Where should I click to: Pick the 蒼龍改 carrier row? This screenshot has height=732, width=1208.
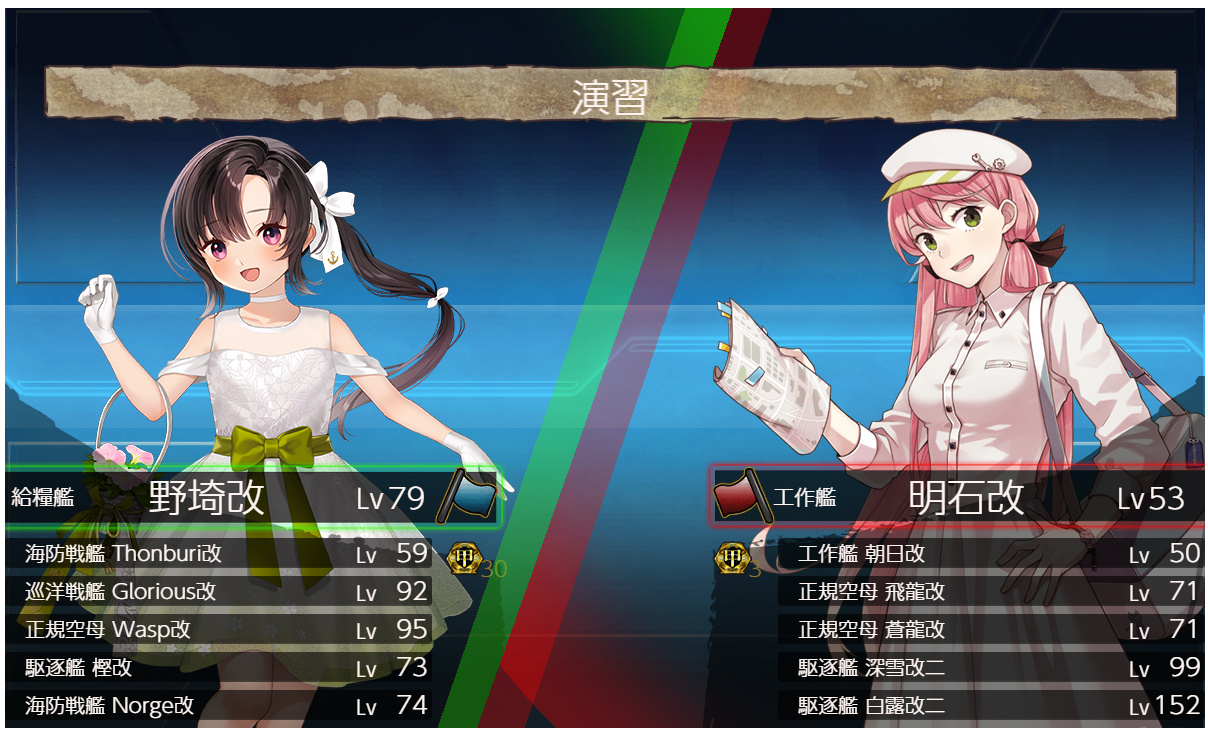[x=990, y=630]
